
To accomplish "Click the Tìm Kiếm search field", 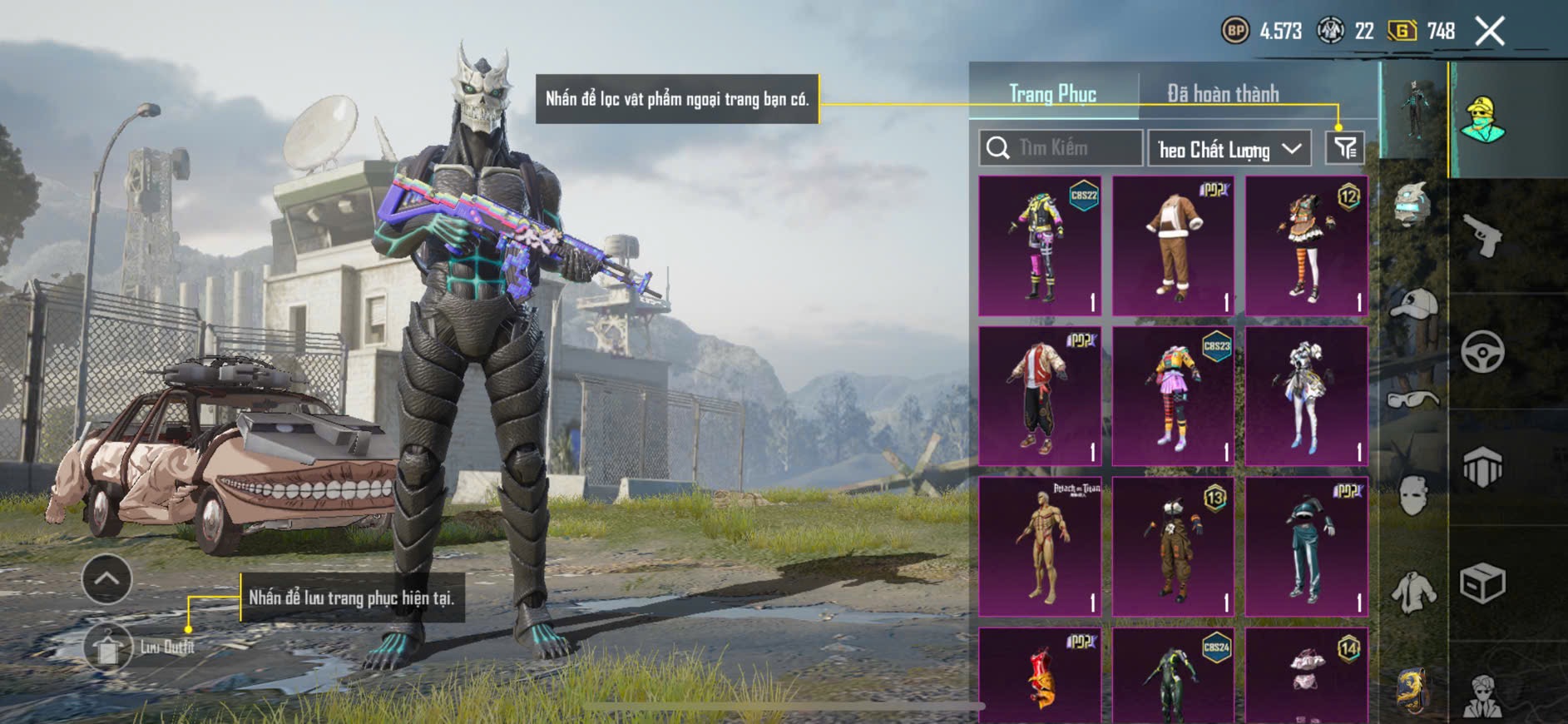I will click(1061, 148).
